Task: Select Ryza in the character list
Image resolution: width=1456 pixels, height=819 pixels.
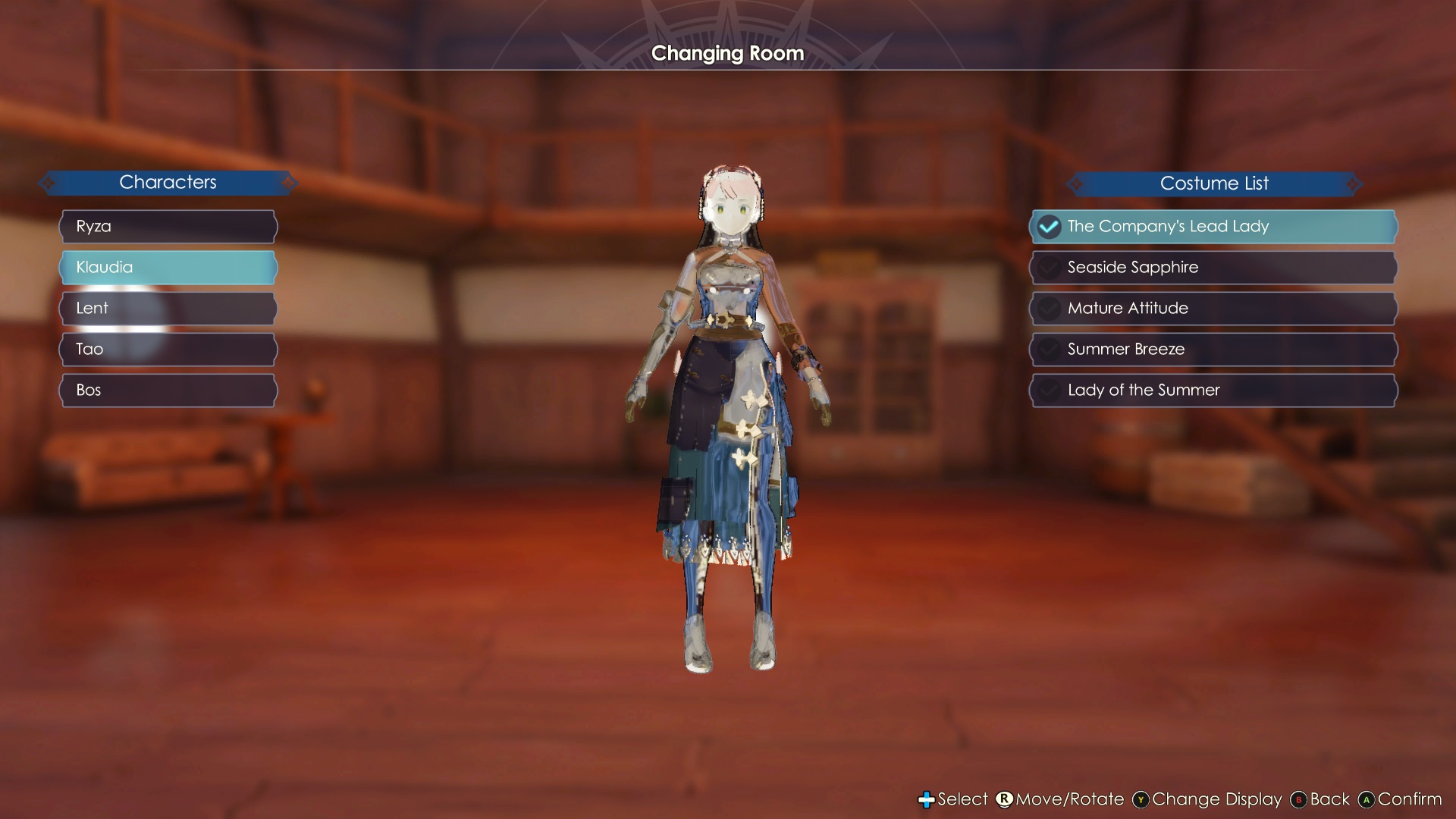Action: click(x=168, y=226)
